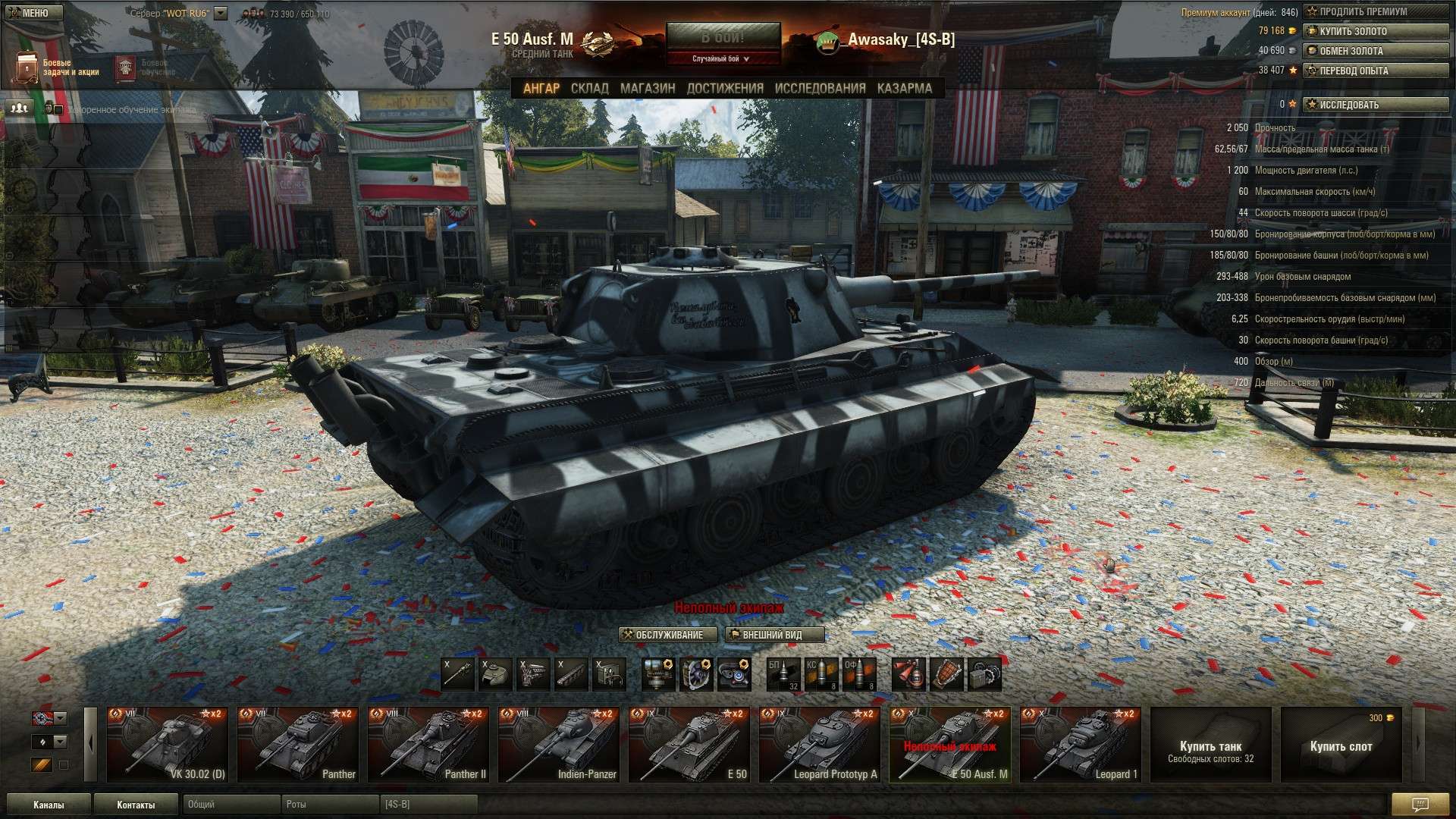
Task: Open the МАГАЗИН tab
Action: click(x=648, y=88)
